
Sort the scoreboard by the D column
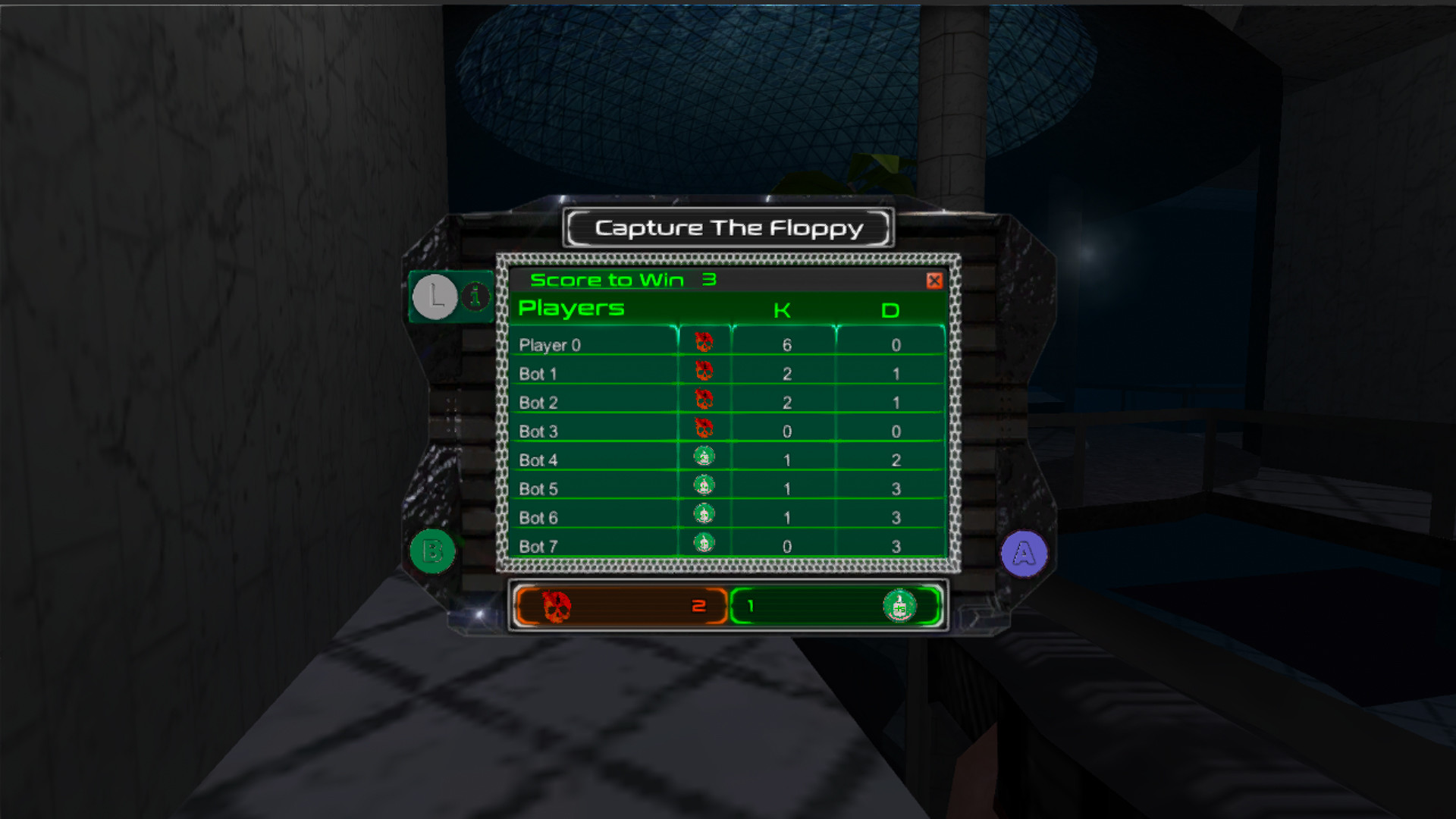pos(891,309)
